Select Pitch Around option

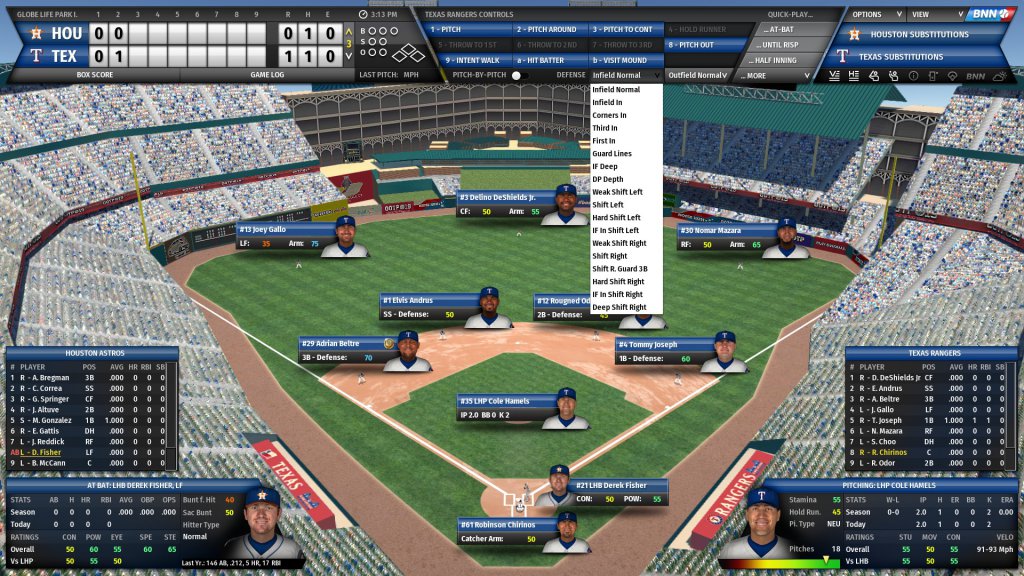pos(547,30)
